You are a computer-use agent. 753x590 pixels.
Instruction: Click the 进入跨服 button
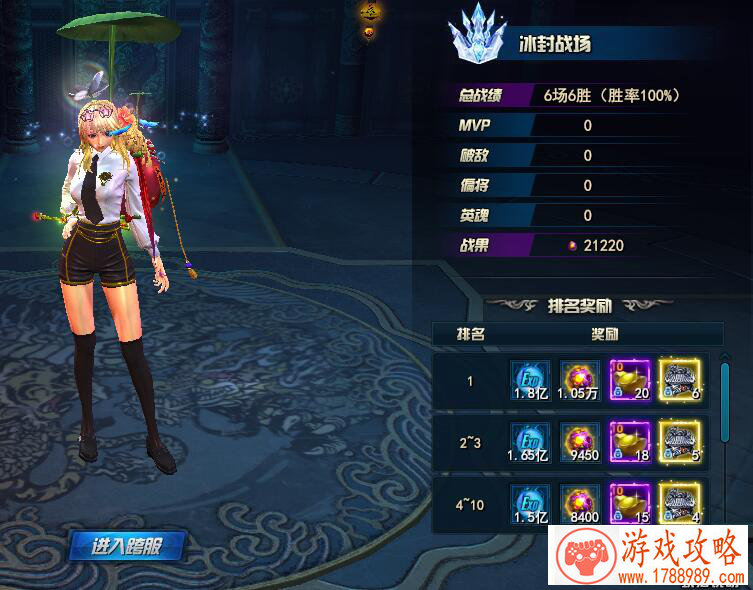pyautogui.click(x=126, y=546)
